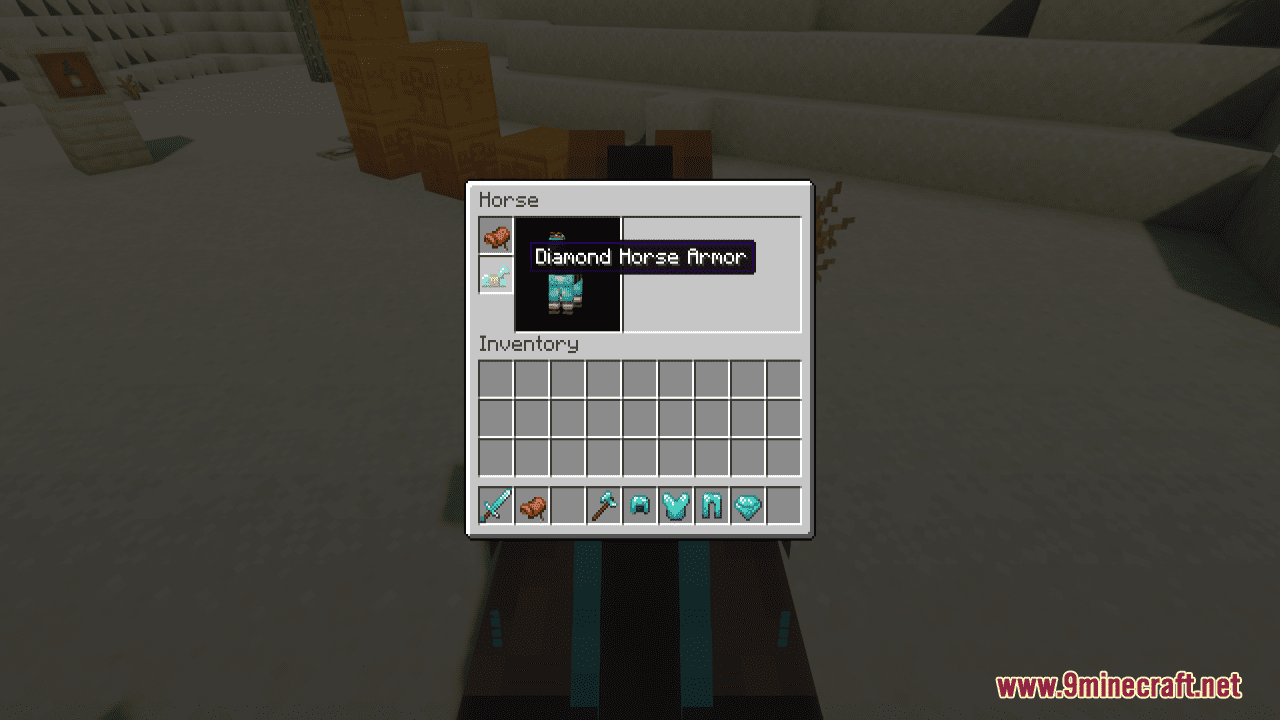The image size is (1280, 720).
Task: Click the horse model preview
Action: (x=566, y=295)
